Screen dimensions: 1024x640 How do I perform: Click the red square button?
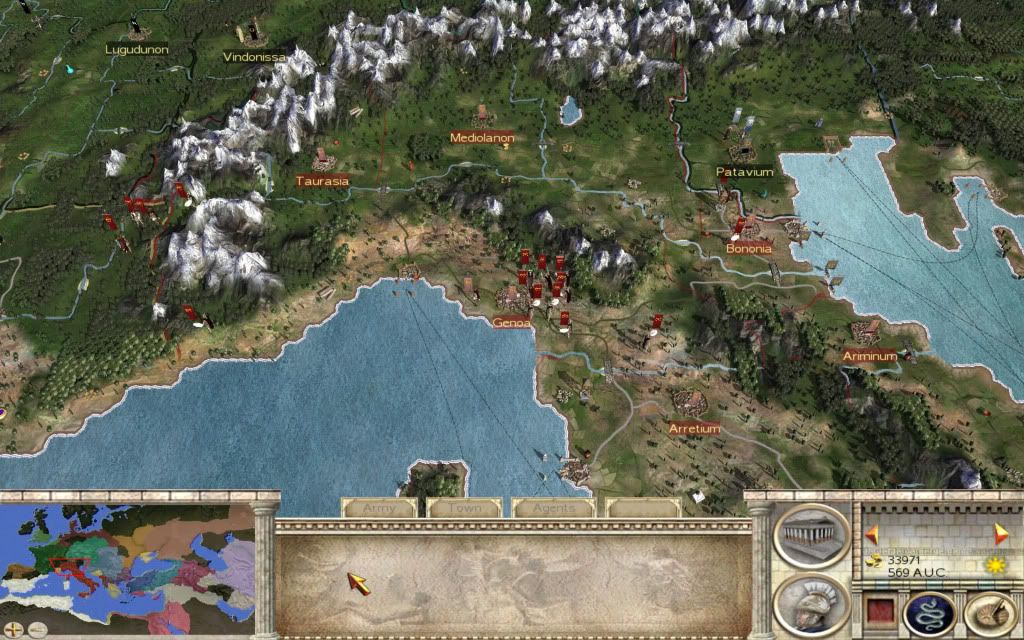click(878, 611)
